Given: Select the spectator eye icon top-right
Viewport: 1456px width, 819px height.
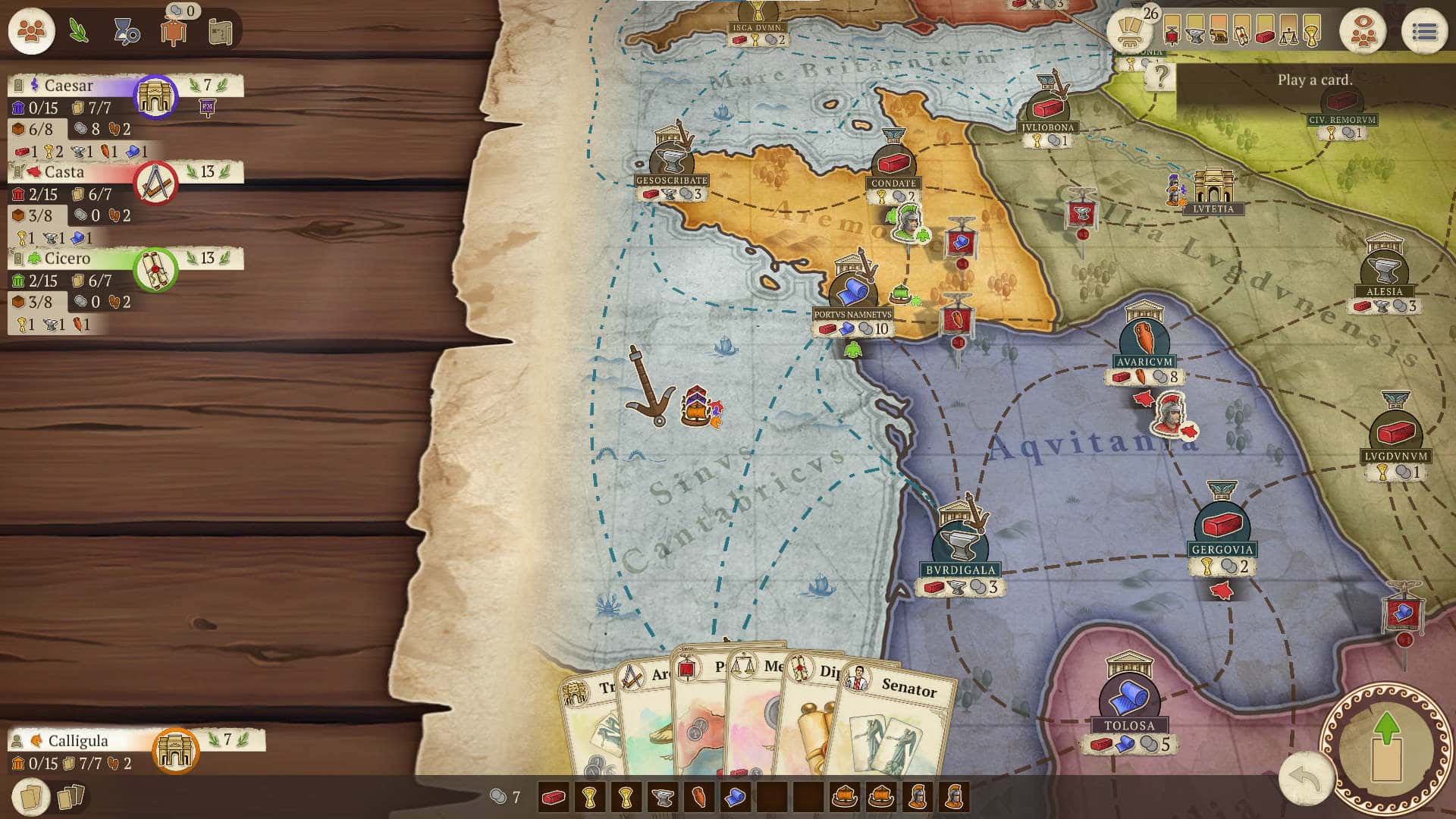Looking at the screenshot, I should point(1363,30).
